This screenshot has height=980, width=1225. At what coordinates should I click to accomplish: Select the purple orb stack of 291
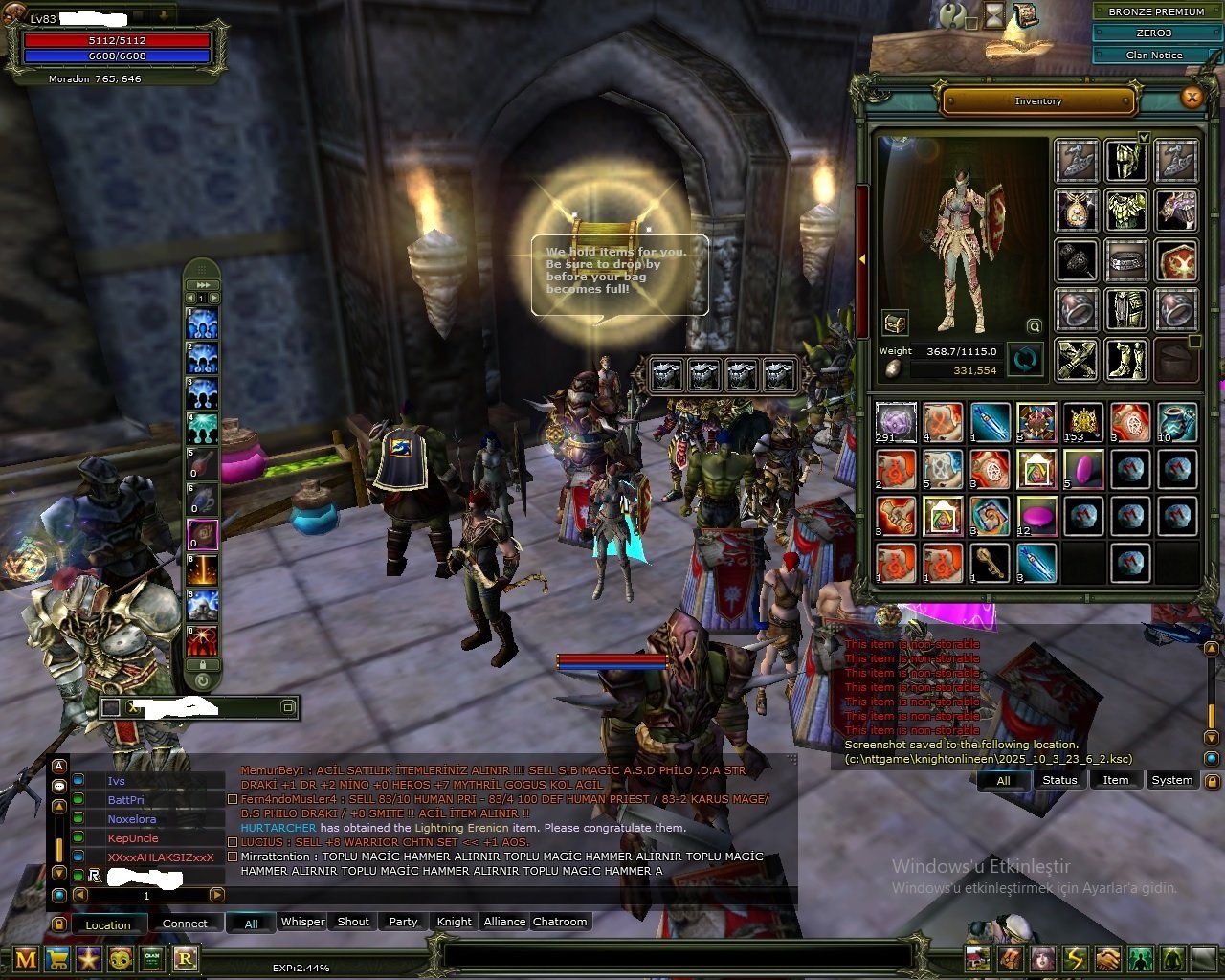click(x=896, y=422)
